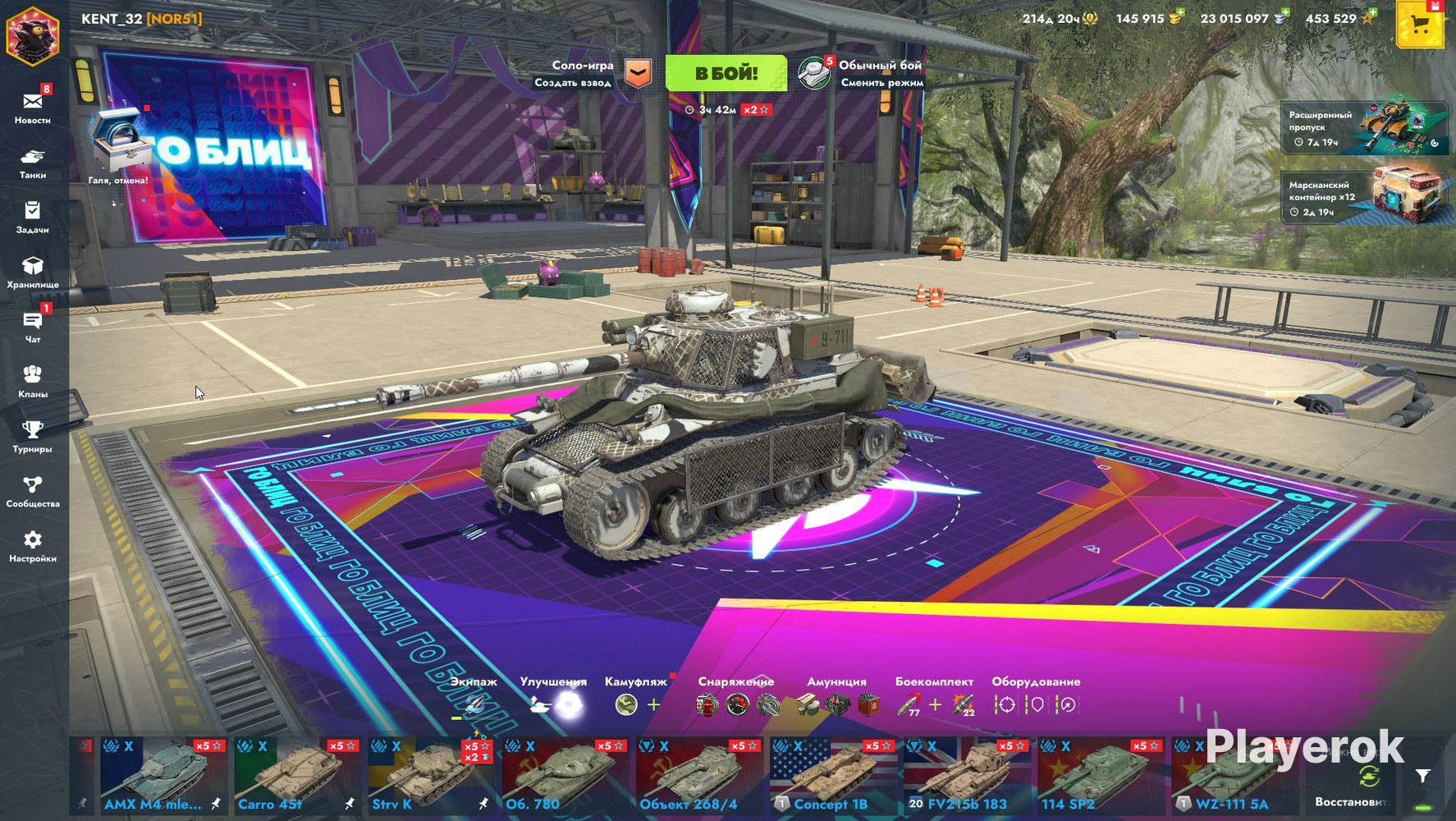Image resolution: width=1456 pixels, height=821 pixels.
Task: Open the Танки tanks menu
Action: (x=33, y=162)
